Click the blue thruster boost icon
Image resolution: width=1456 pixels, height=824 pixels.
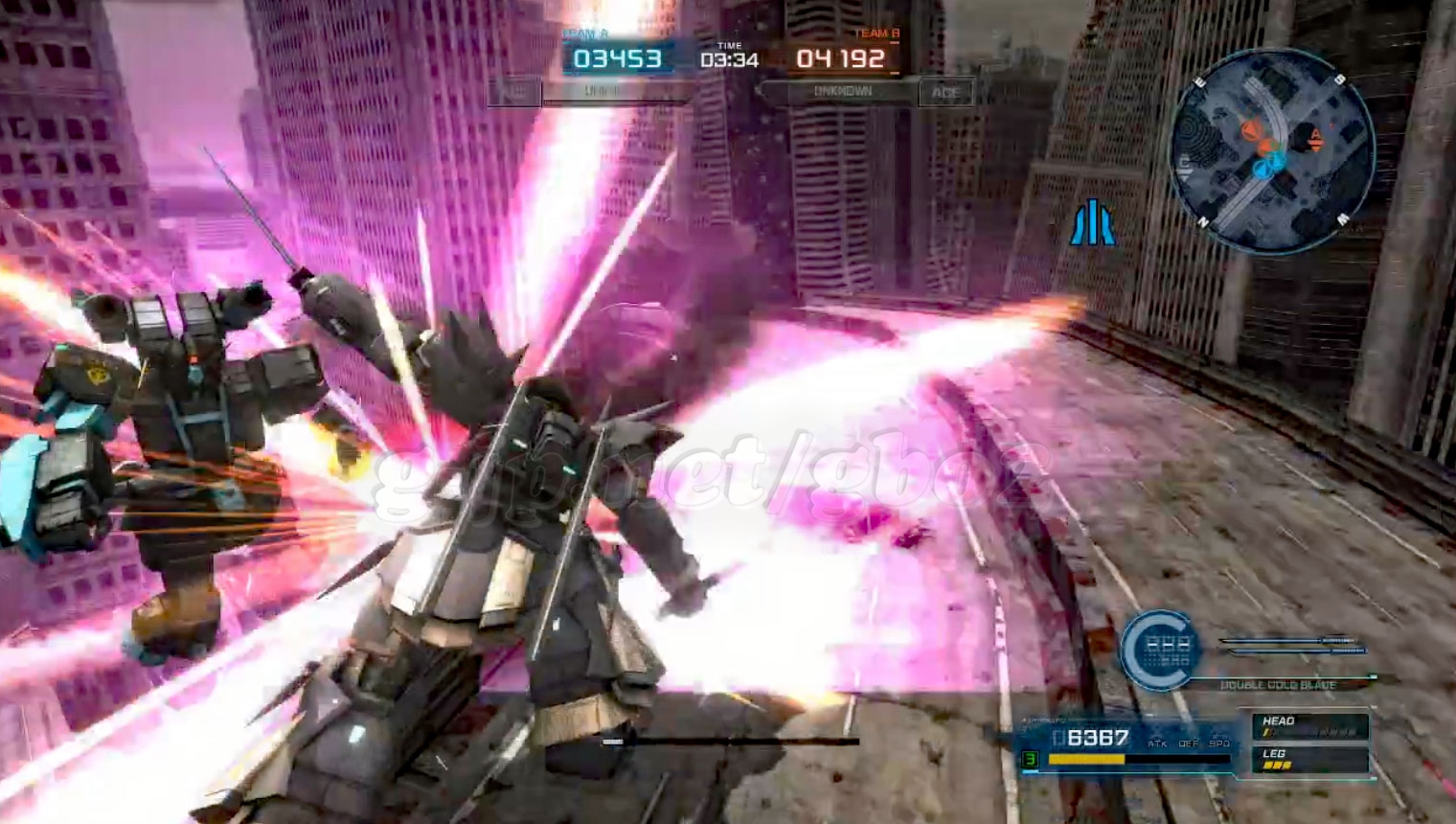tap(1093, 223)
